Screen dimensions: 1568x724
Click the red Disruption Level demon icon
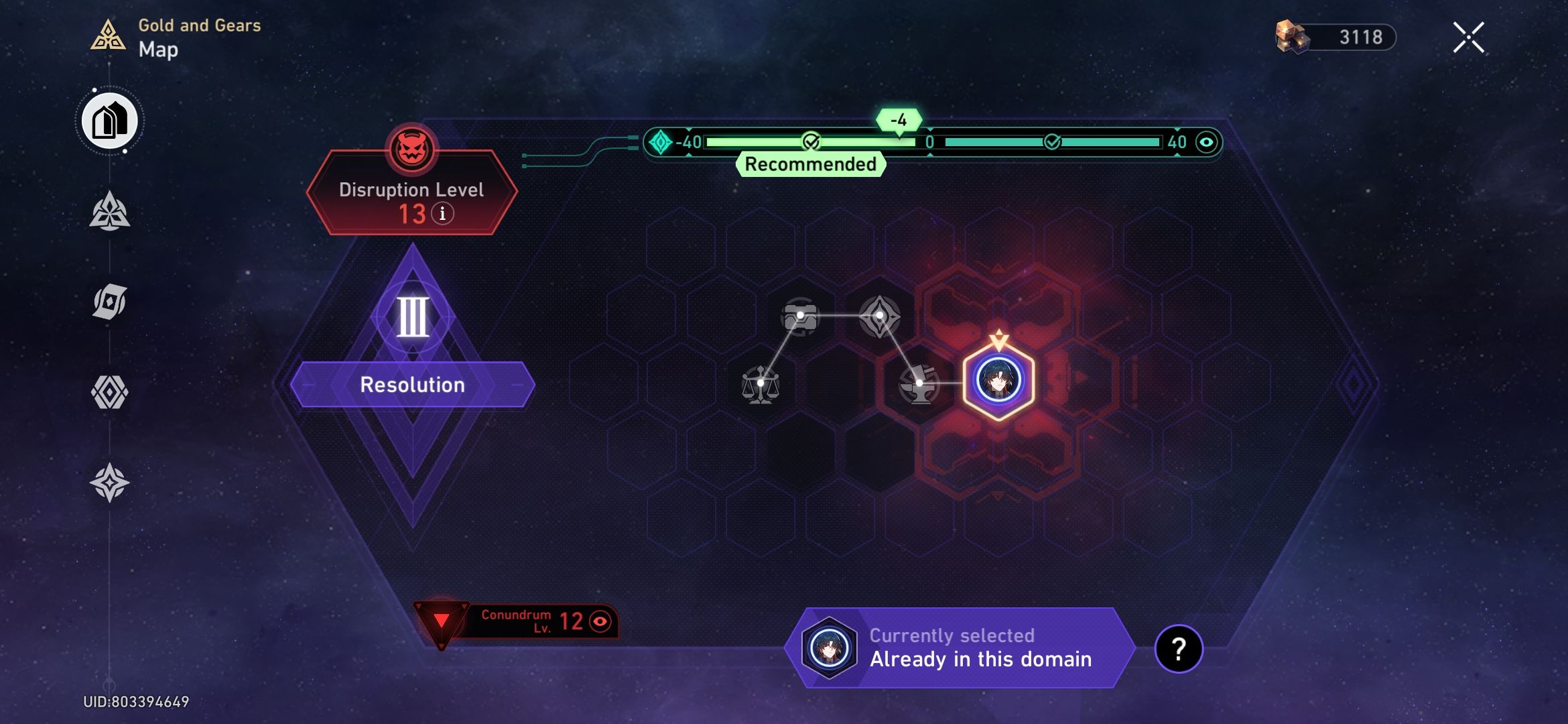pyautogui.click(x=411, y=149)
